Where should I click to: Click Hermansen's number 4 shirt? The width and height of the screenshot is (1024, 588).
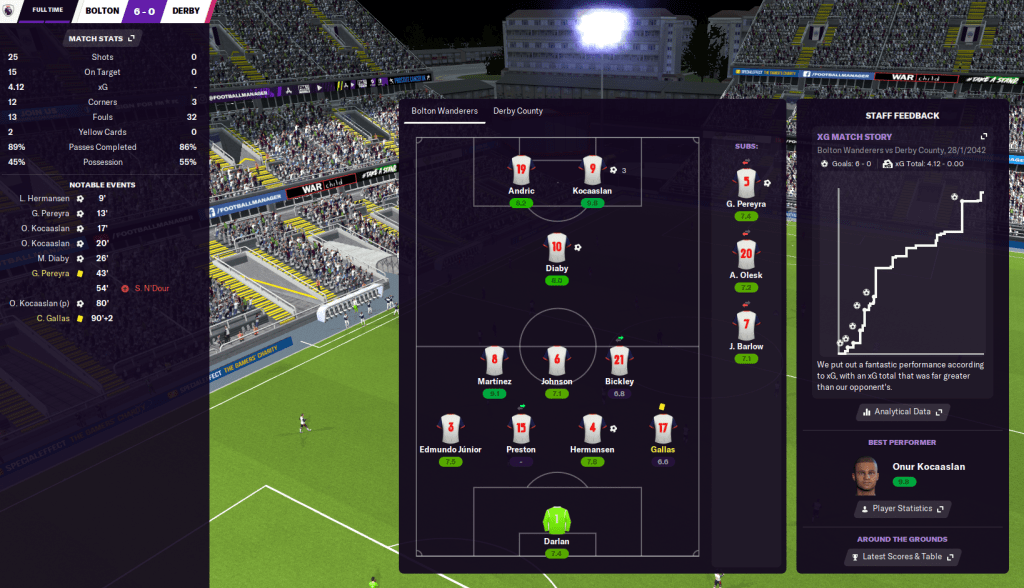[x=593, y=429]
